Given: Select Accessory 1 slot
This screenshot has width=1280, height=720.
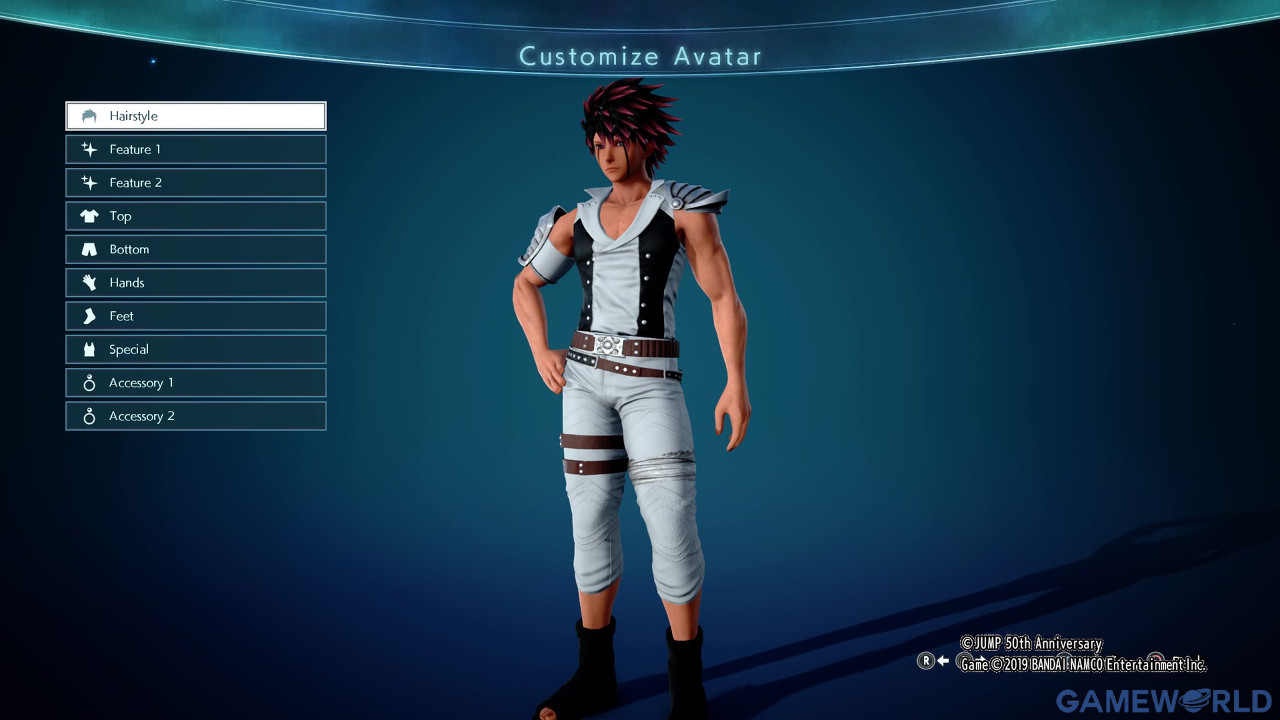Looking at the screenshot, I should (x=196, y=383).
